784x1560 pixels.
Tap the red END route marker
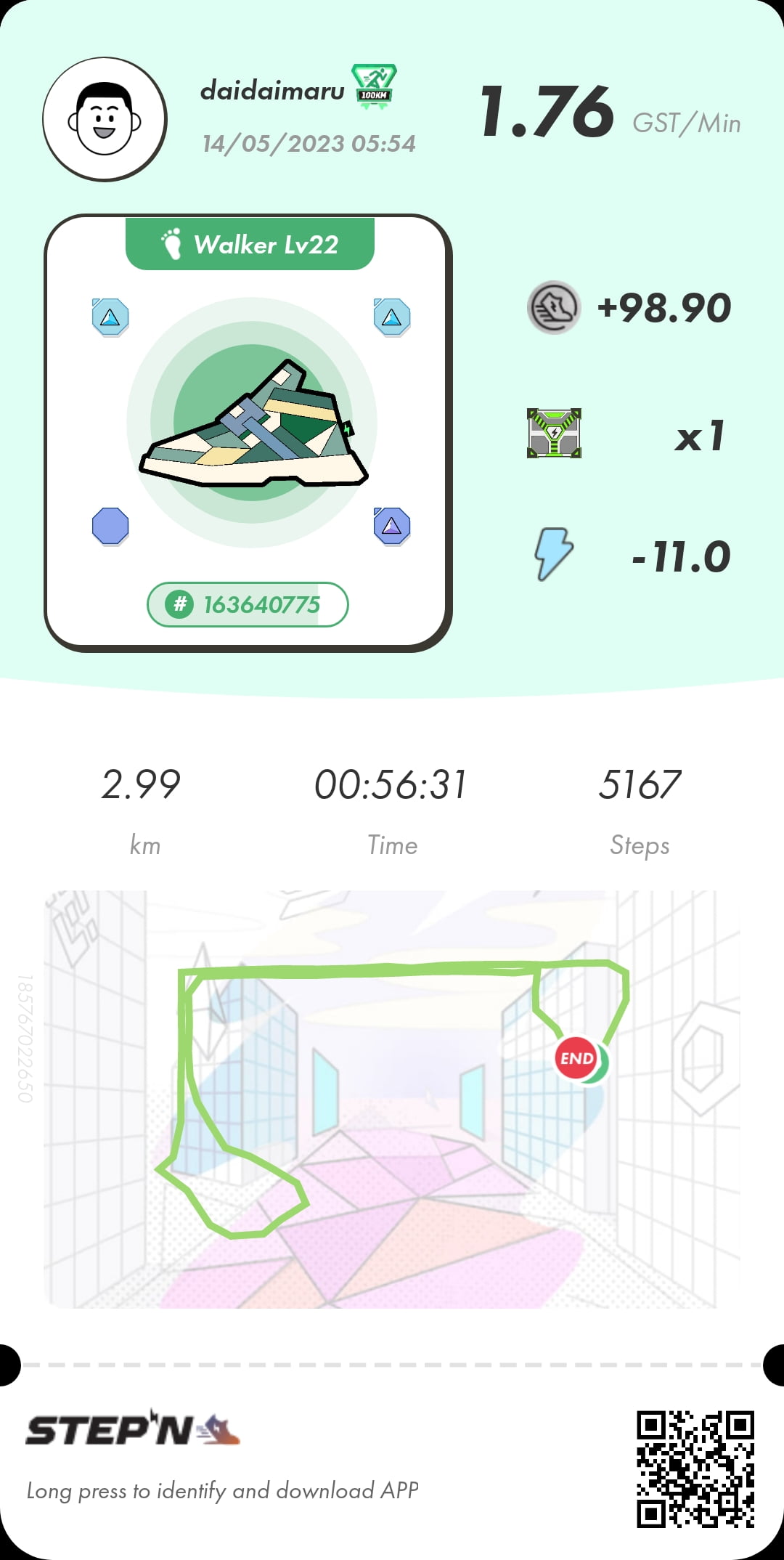pos(576,1058)
